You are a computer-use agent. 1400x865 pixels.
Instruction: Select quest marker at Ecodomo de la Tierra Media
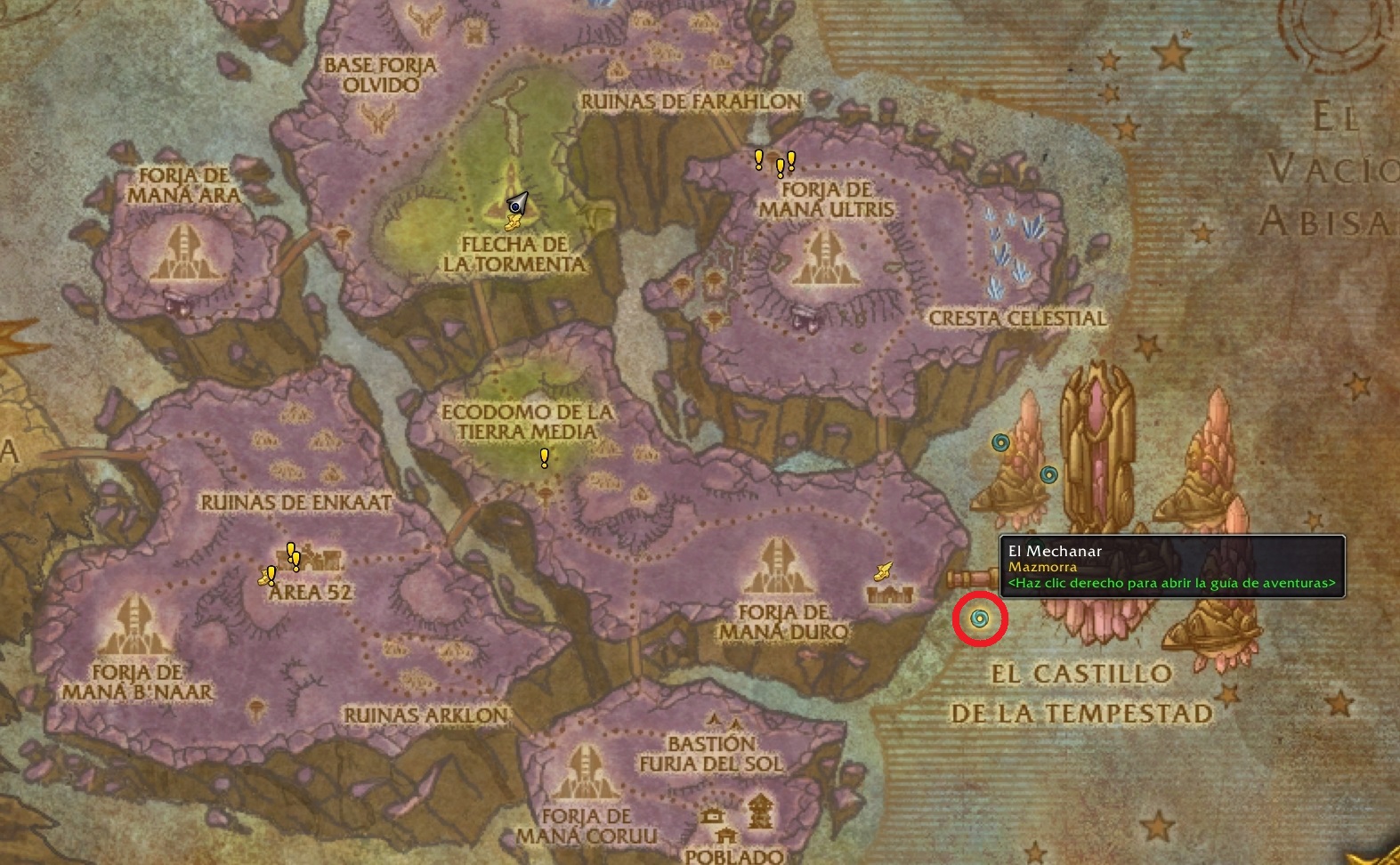click(544, 458)
